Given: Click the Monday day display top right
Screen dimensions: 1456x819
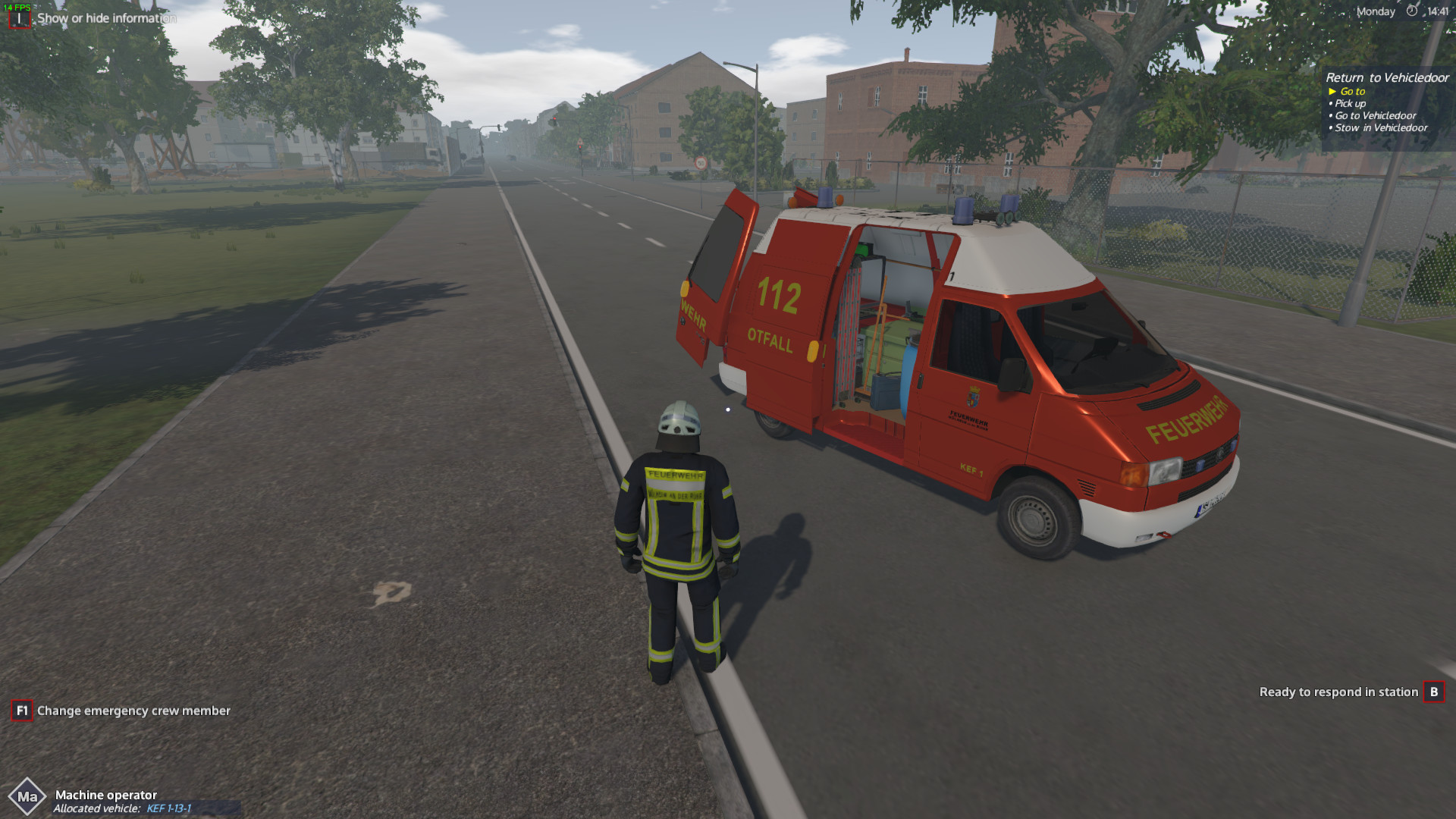Looking at the screenshot, I should tap(1375, 11).
